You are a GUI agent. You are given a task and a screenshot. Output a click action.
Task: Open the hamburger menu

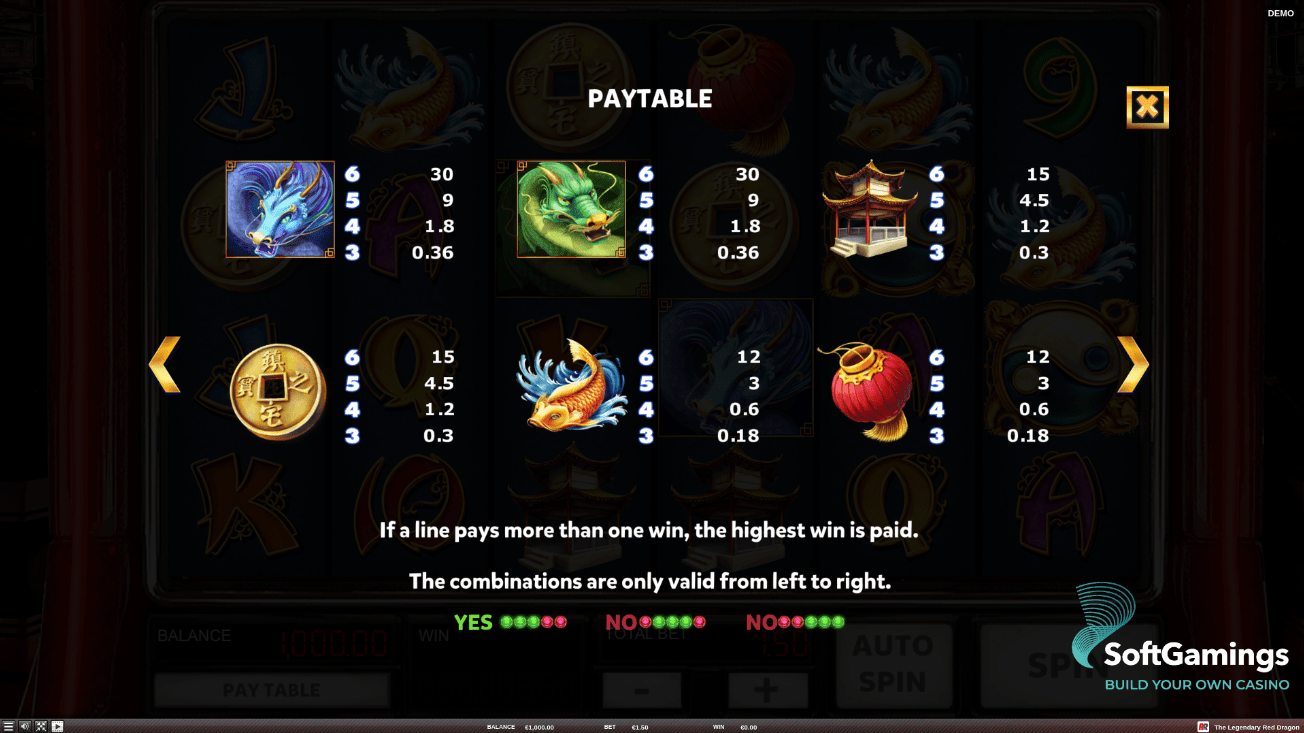8,726
